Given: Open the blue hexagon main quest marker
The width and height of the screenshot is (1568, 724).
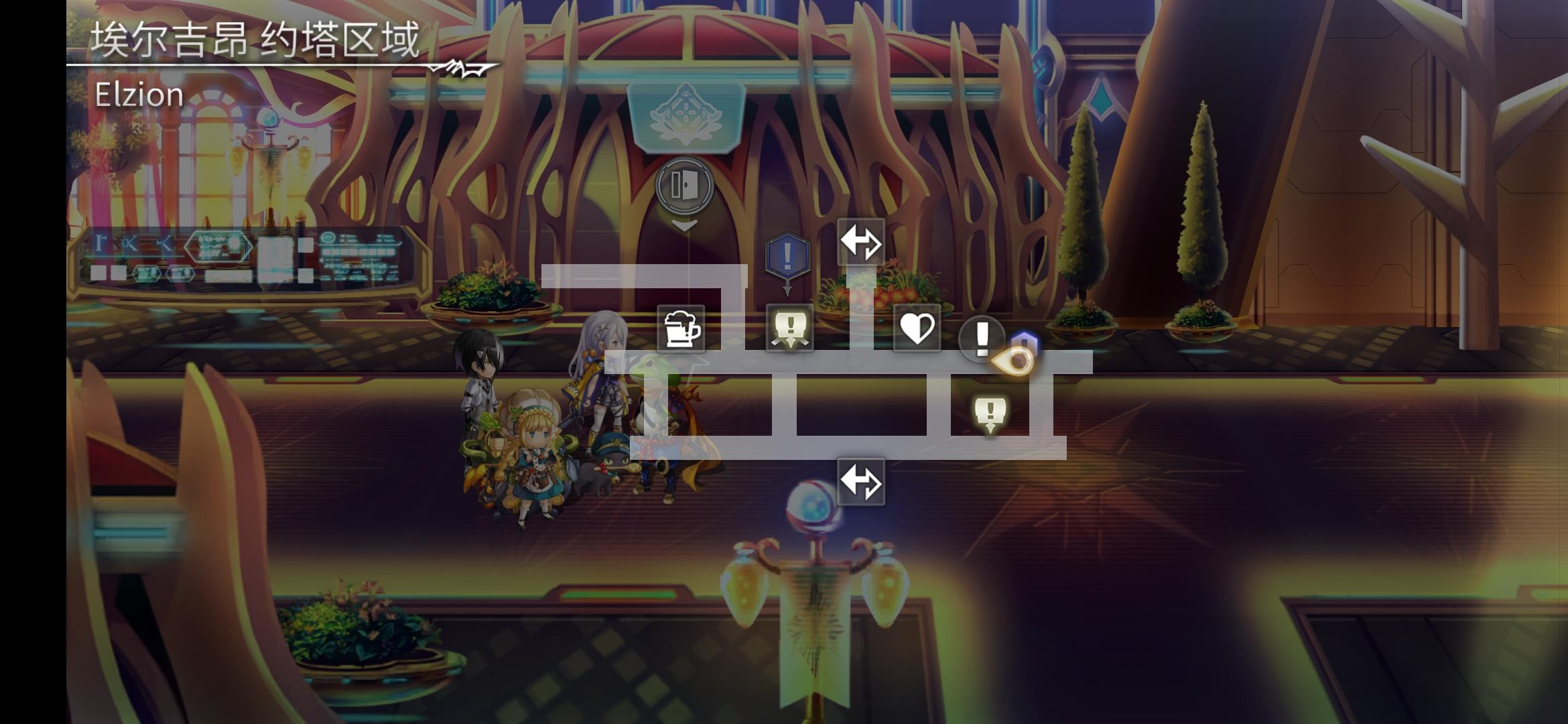Looking at the screenshot, I should tap(786, 253).
